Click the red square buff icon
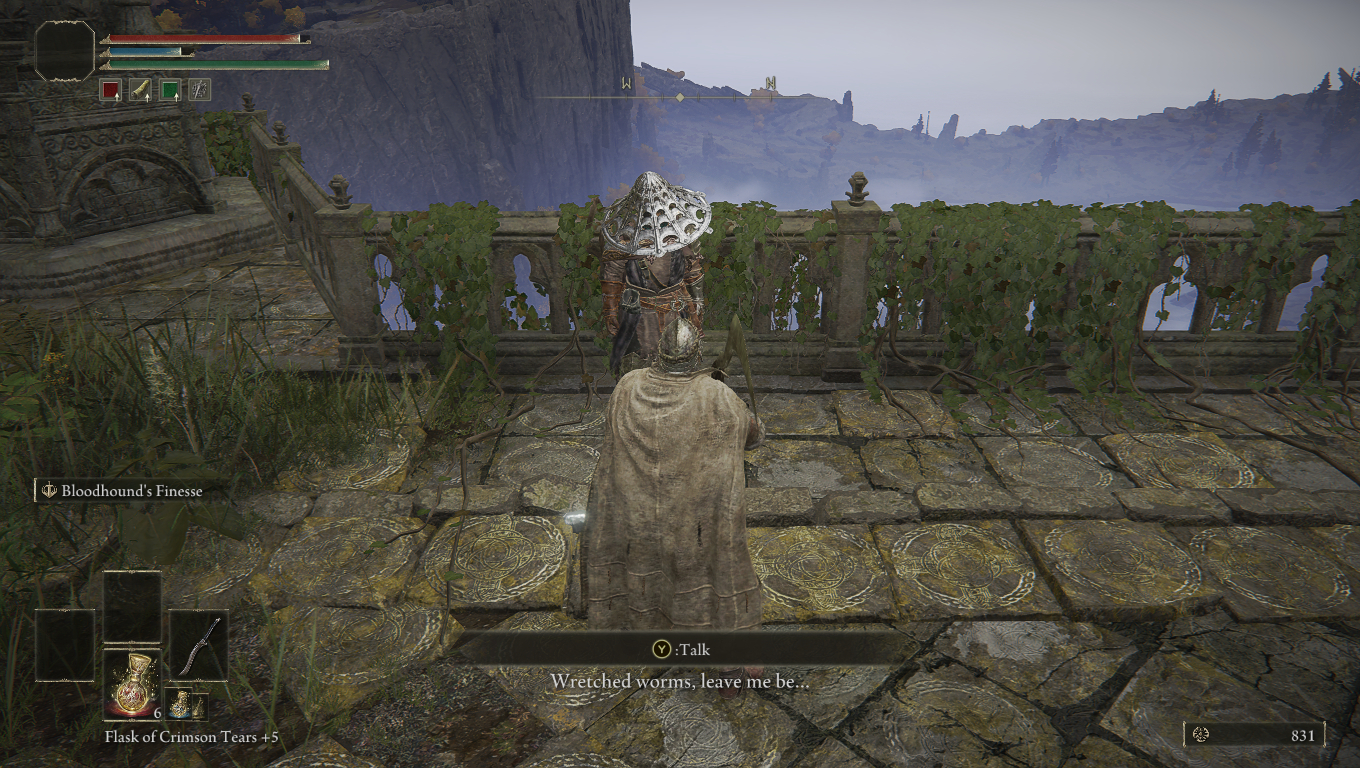The image size is (1360, 768). point(109,90)
